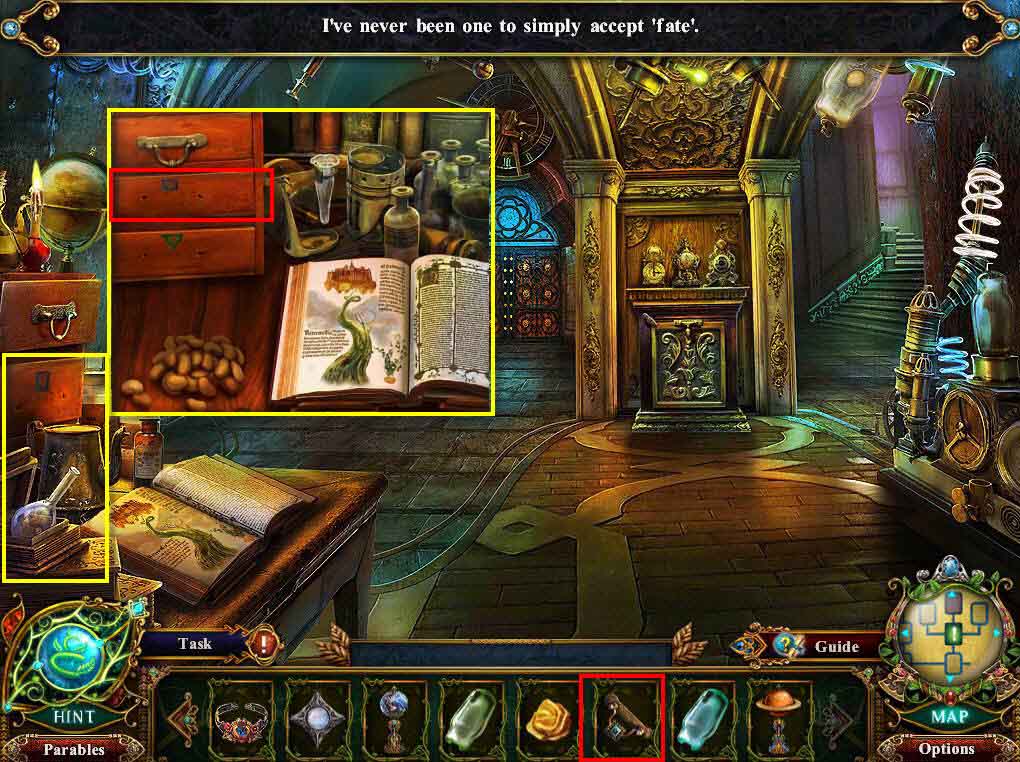The image size is (1020, 762).
Task: Open the Task panel
Action: tap(195, 644)
